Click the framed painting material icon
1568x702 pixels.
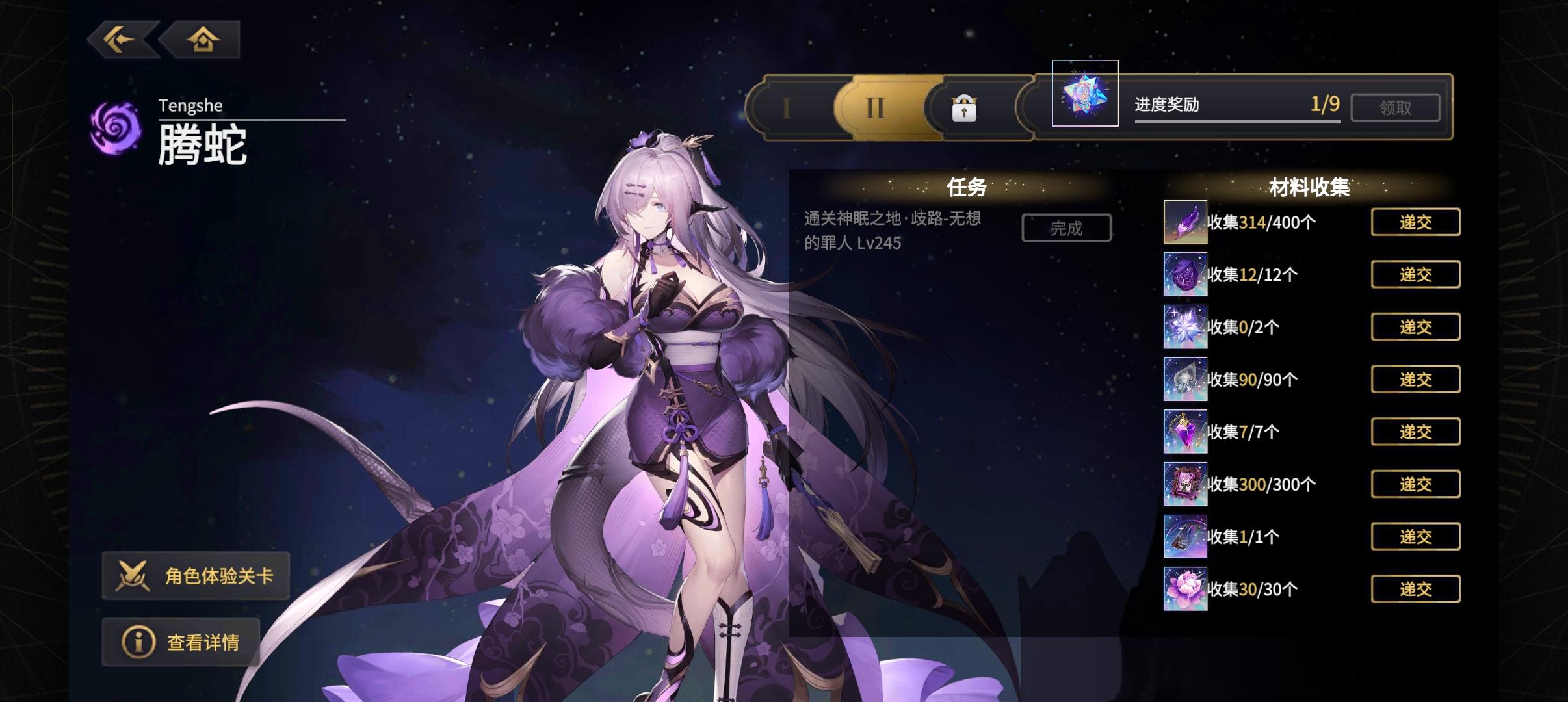point(1185,484)
